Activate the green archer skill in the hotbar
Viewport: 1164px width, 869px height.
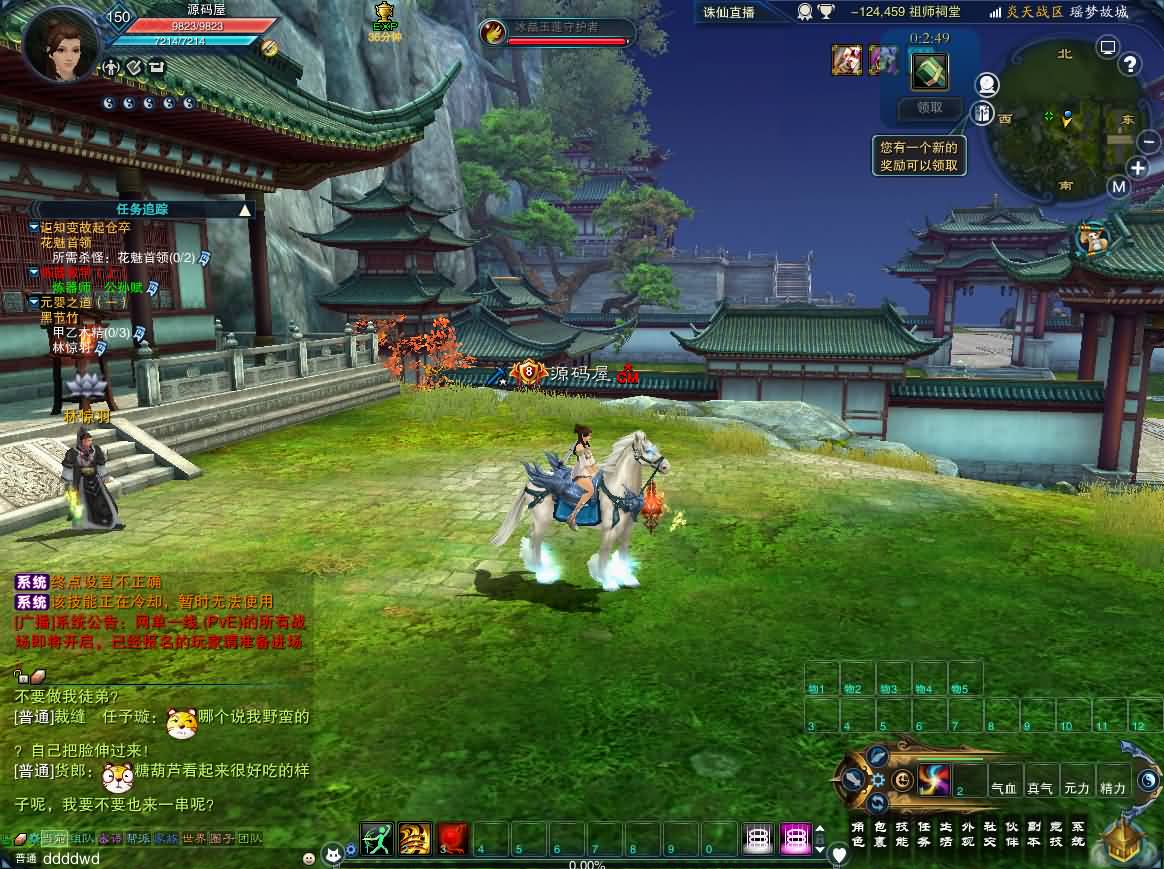pyautogui.click(x=377, y=838)
